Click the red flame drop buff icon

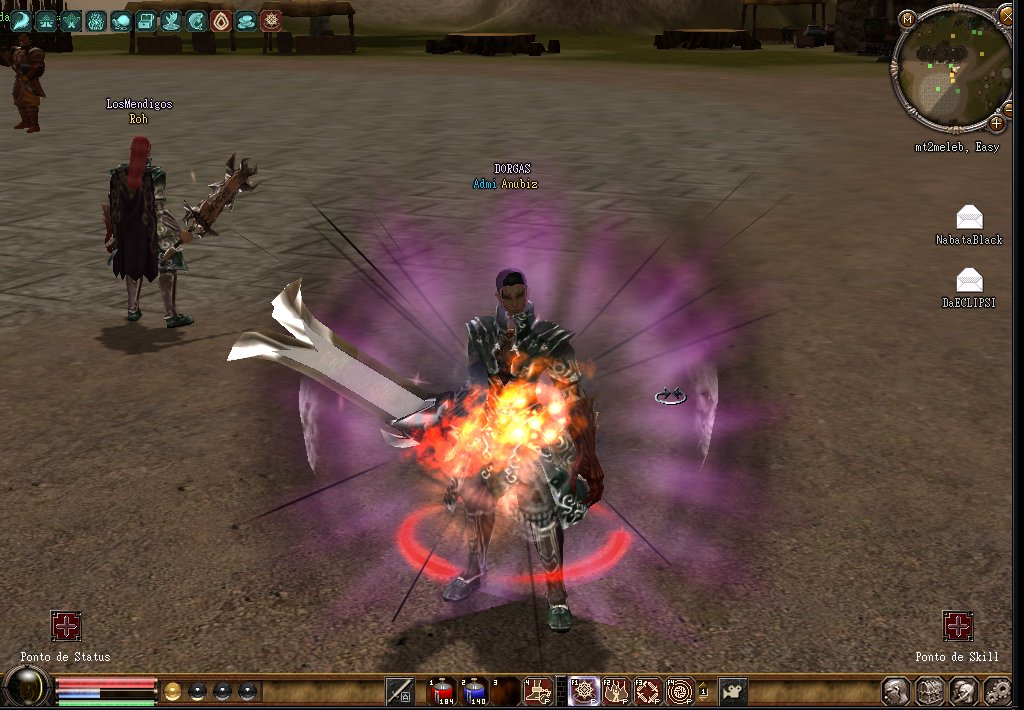click(x=221, y=20)
